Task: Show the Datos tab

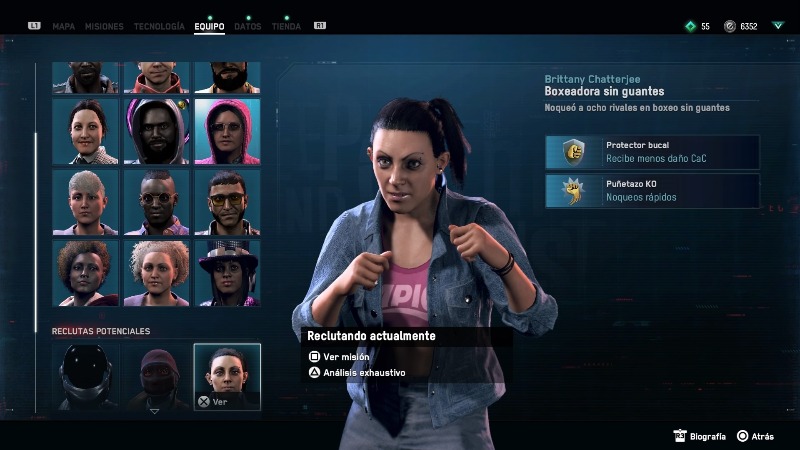Action: [x=247, y=26]
